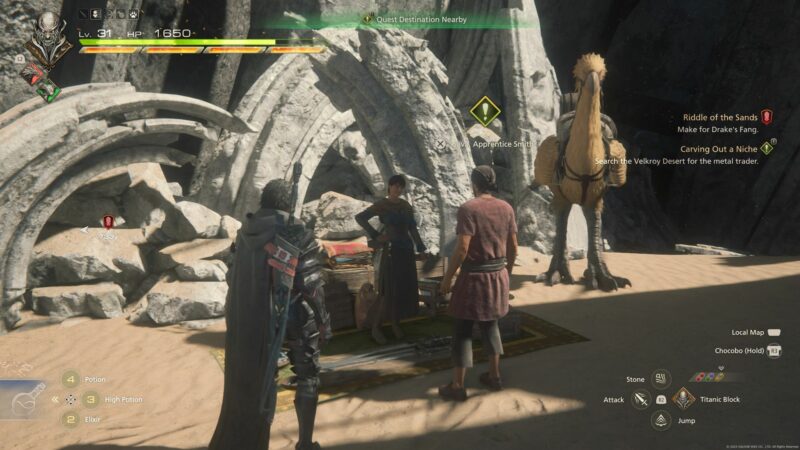Use the High Potion shortcut slot

[90, 399]
